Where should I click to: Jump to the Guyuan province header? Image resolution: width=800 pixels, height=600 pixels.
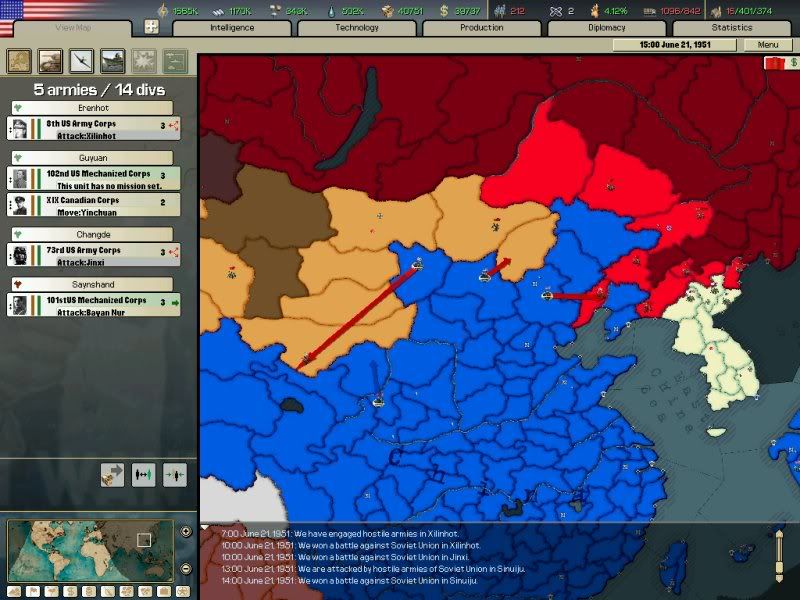click(x=92, y=158)
